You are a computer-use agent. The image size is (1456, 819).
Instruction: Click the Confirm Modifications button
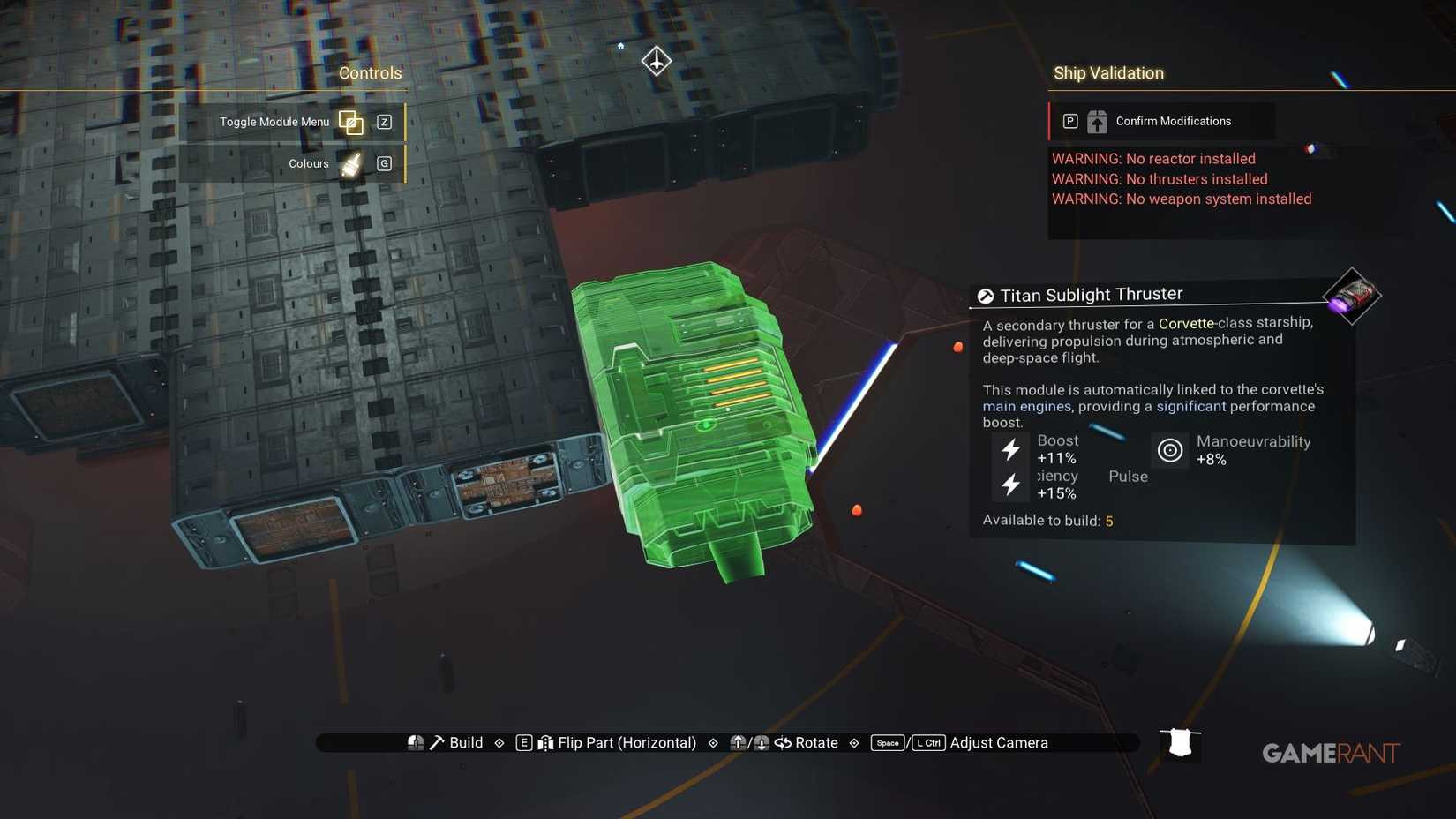pos(1174,121)
